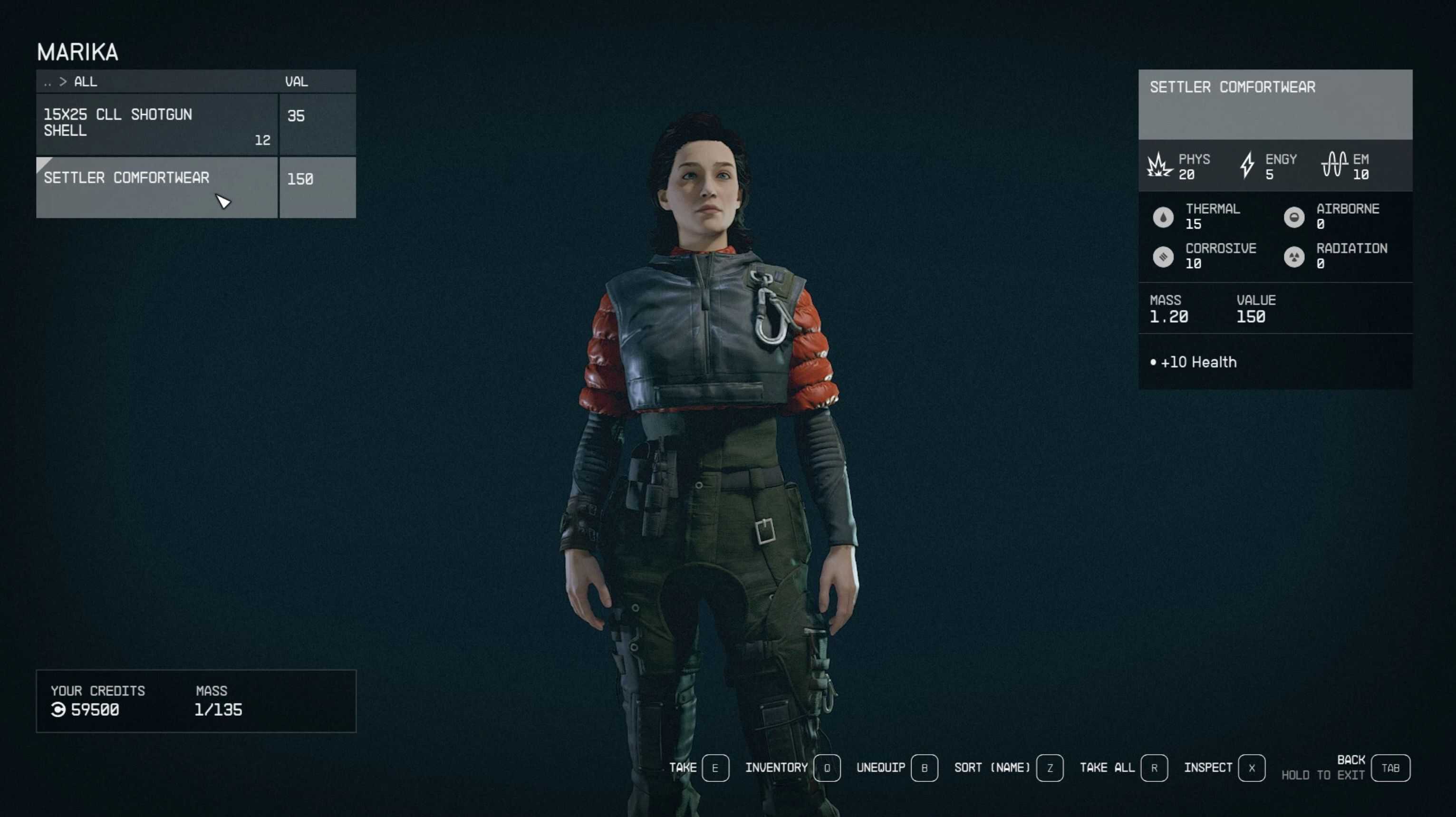The height and width of the screenshot is (817, 1456).
Task: Go back to the ALL category breadcrumb
Action: click(x=85, y=81)
